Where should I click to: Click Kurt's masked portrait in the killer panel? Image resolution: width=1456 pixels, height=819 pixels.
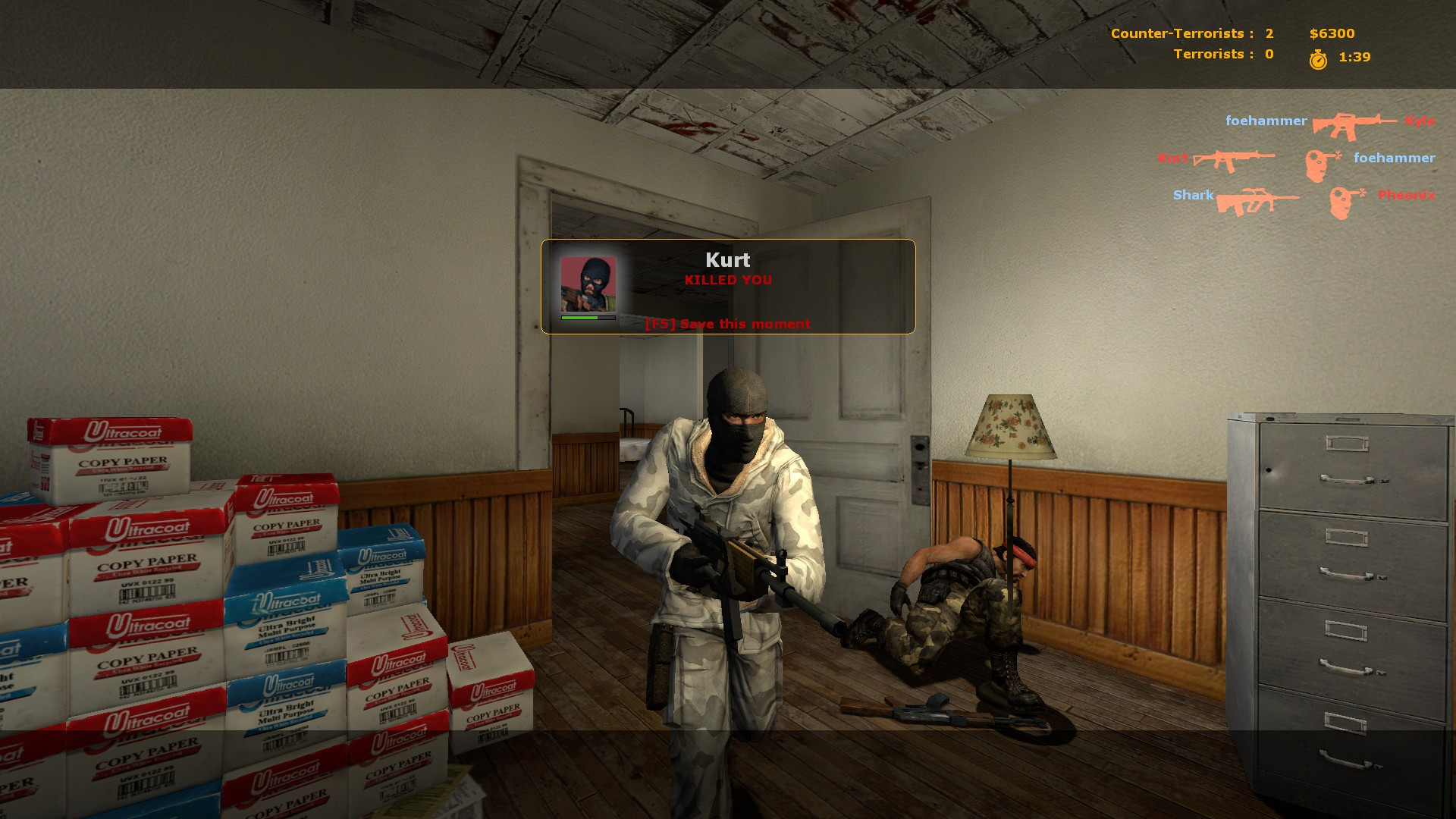pyautogui.click(x=588, y=284)
